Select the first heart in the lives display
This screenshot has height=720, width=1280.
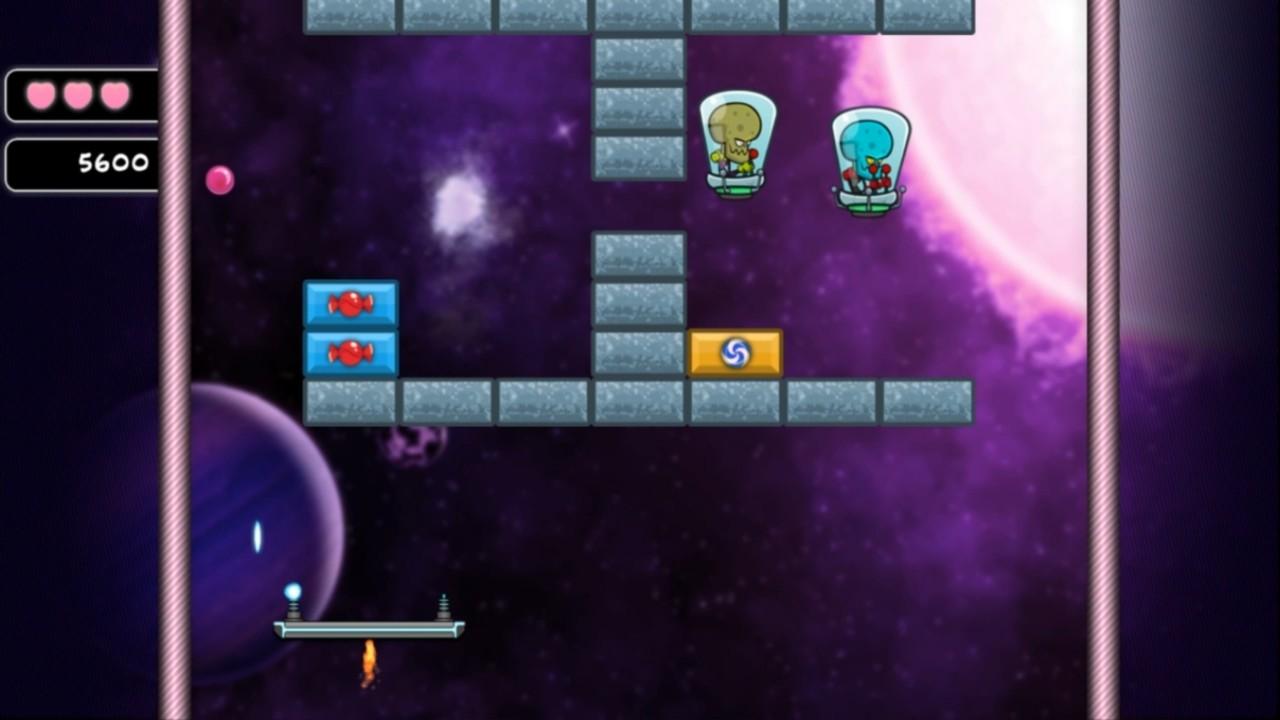pyautogui.click(x=40, y=95)
